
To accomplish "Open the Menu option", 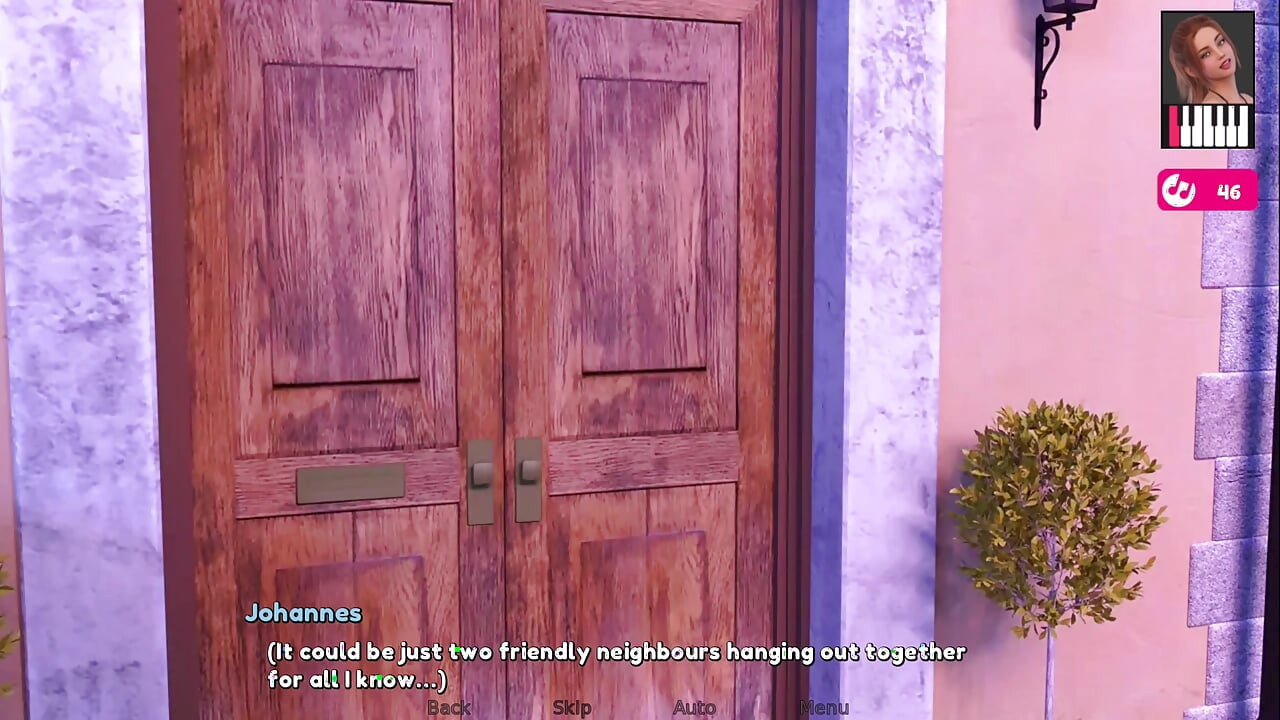I will pos(824,707).
